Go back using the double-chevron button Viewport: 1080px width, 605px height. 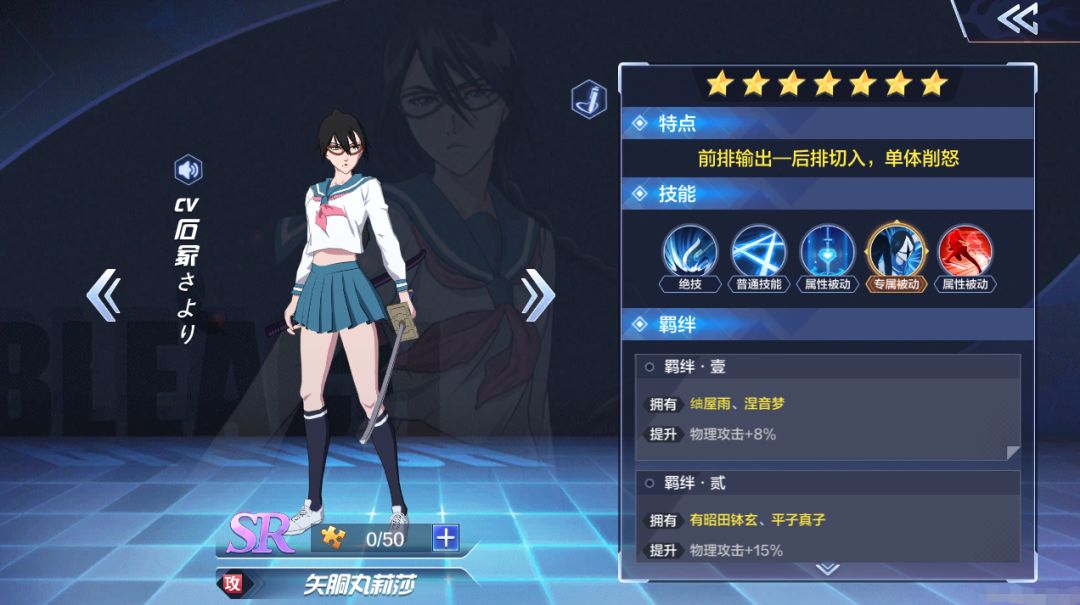(x=1017, y=19)
